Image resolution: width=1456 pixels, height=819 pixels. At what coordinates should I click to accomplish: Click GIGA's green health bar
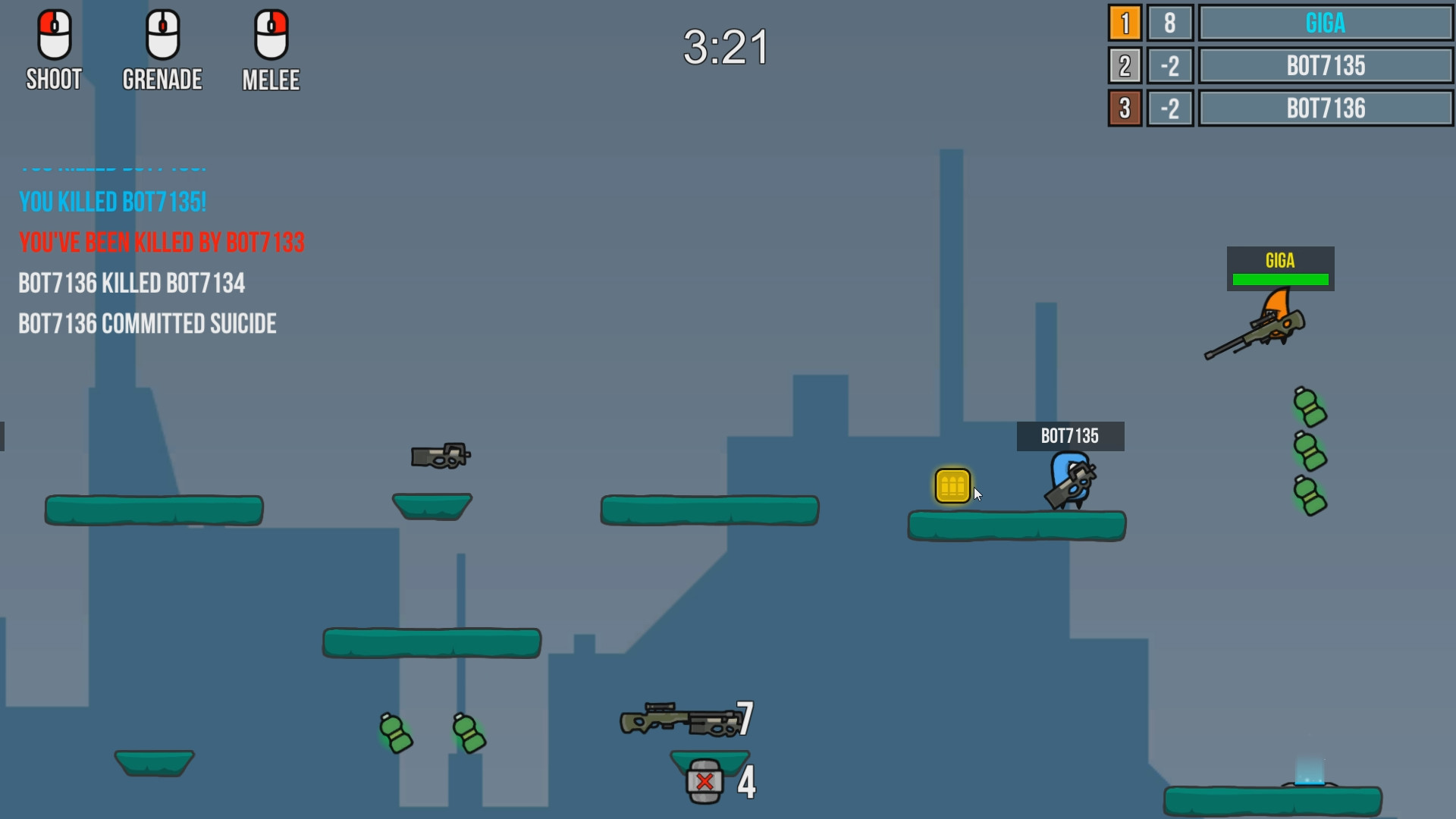(1280, 279)
